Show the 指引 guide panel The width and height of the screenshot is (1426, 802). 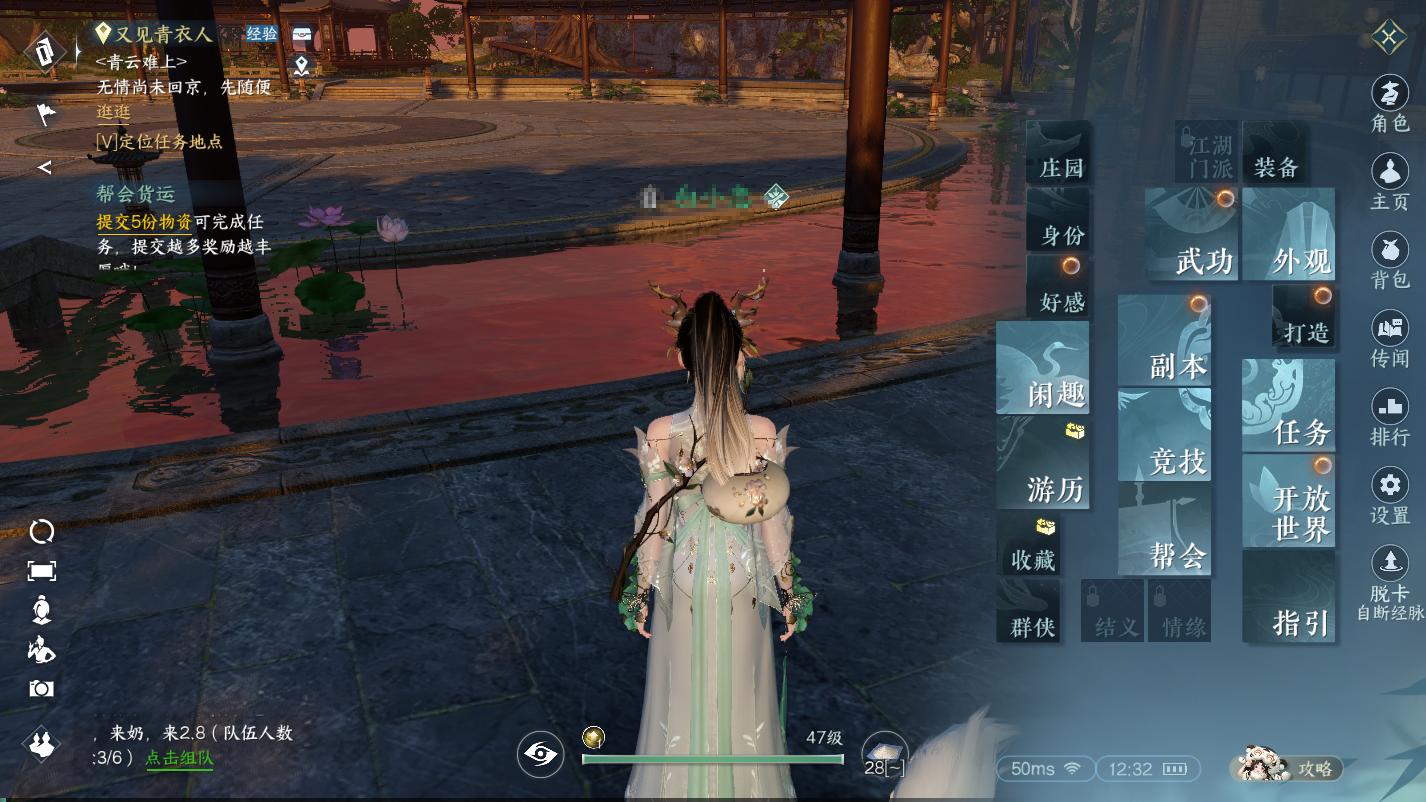[x=1289, y=598]
